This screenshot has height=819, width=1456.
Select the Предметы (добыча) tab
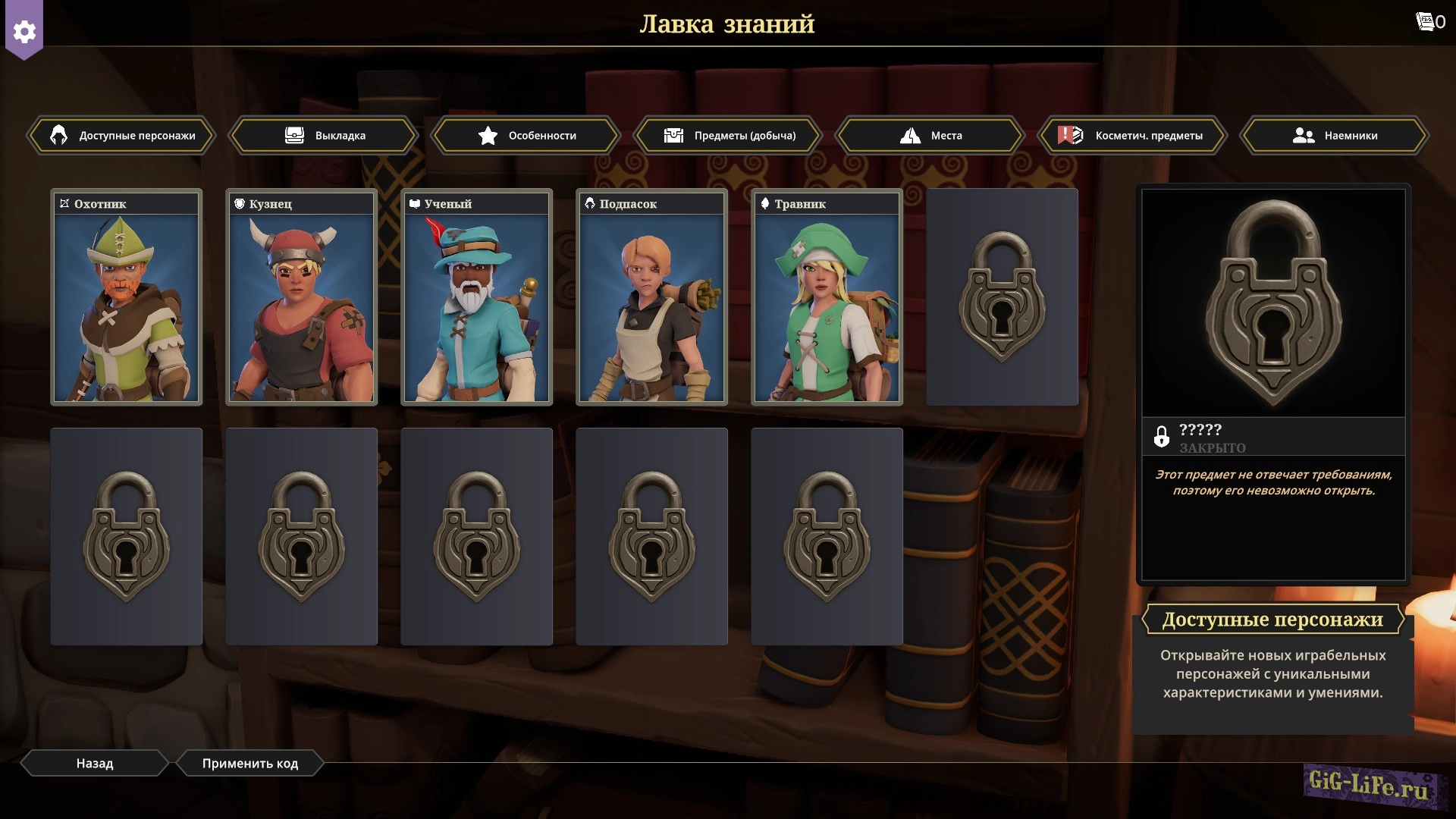point(729,136)
